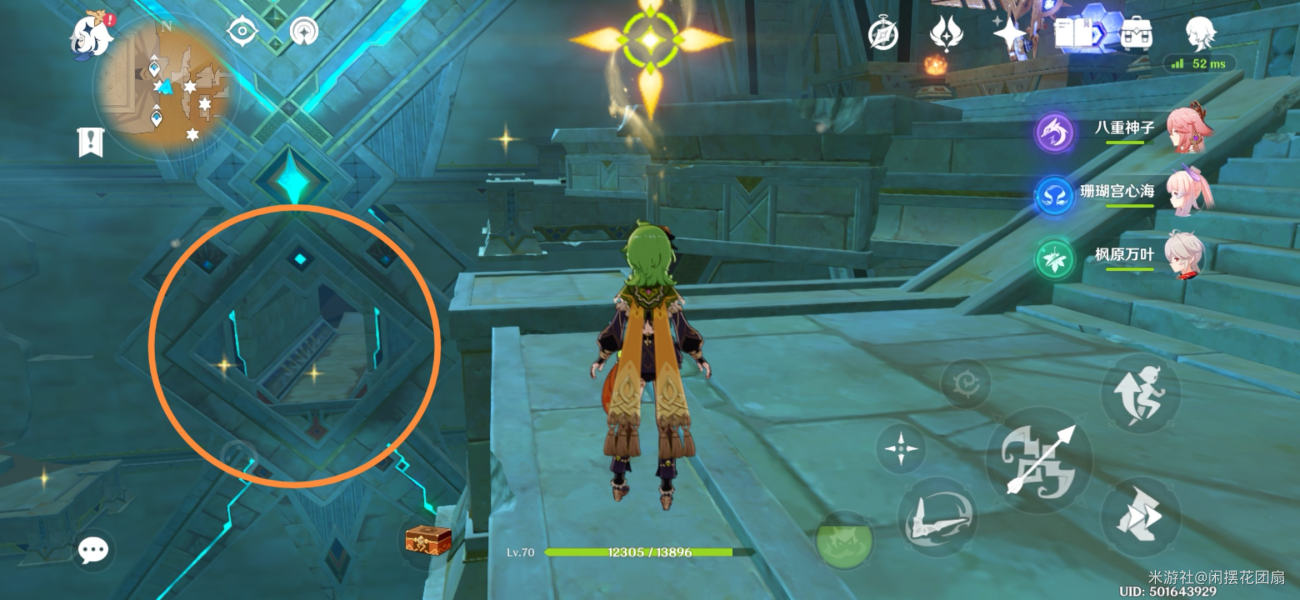Open the quest banner icon
The height and width of the screenshot is (600, 1300).
[91, 143]
